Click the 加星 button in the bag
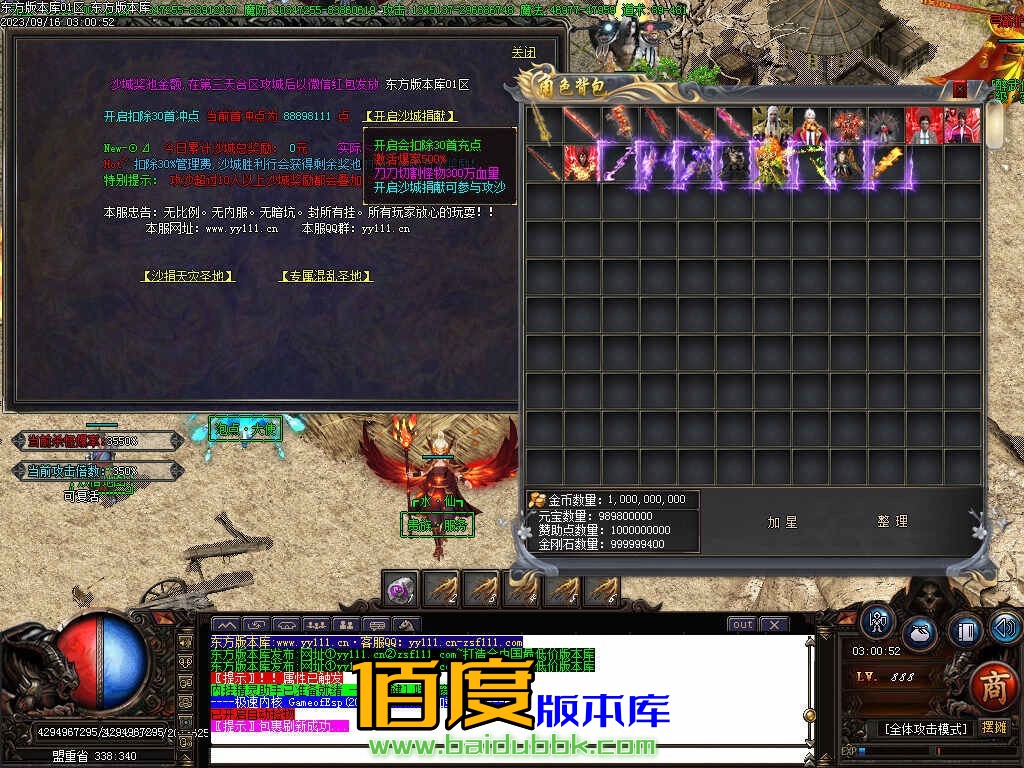This screenshot has height=768, width=1024. pos(781,522)
